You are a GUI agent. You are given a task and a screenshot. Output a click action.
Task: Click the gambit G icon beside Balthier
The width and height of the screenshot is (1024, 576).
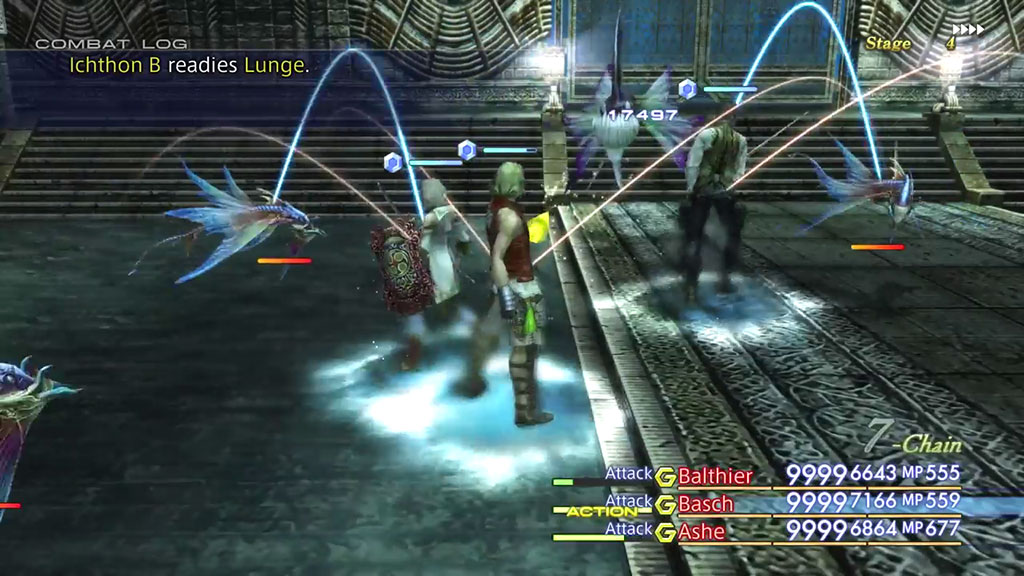coord(666,477)
